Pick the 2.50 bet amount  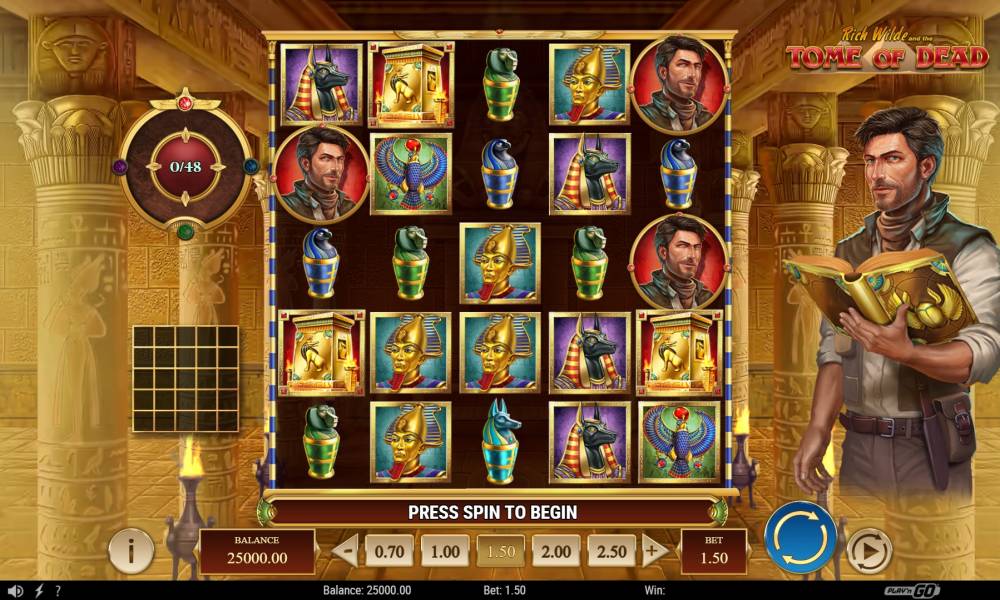pyautogui.click(x=611, y=551)
